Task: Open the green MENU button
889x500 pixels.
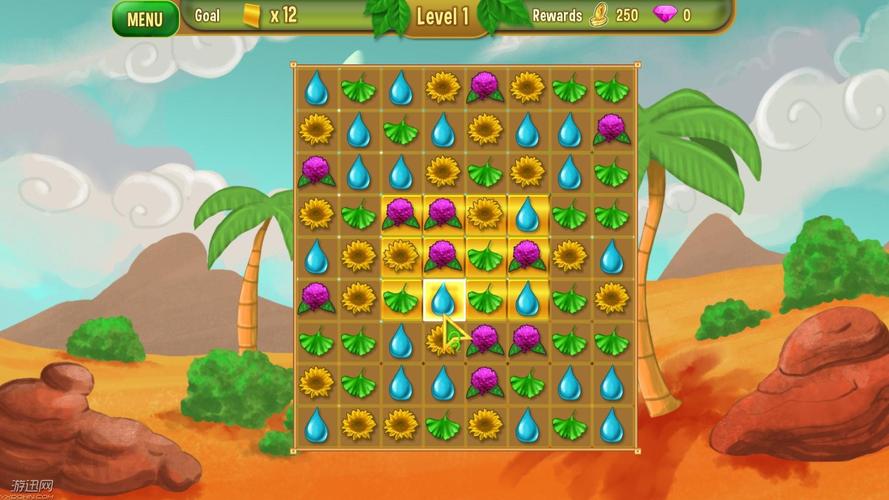Action: [145, 18]
